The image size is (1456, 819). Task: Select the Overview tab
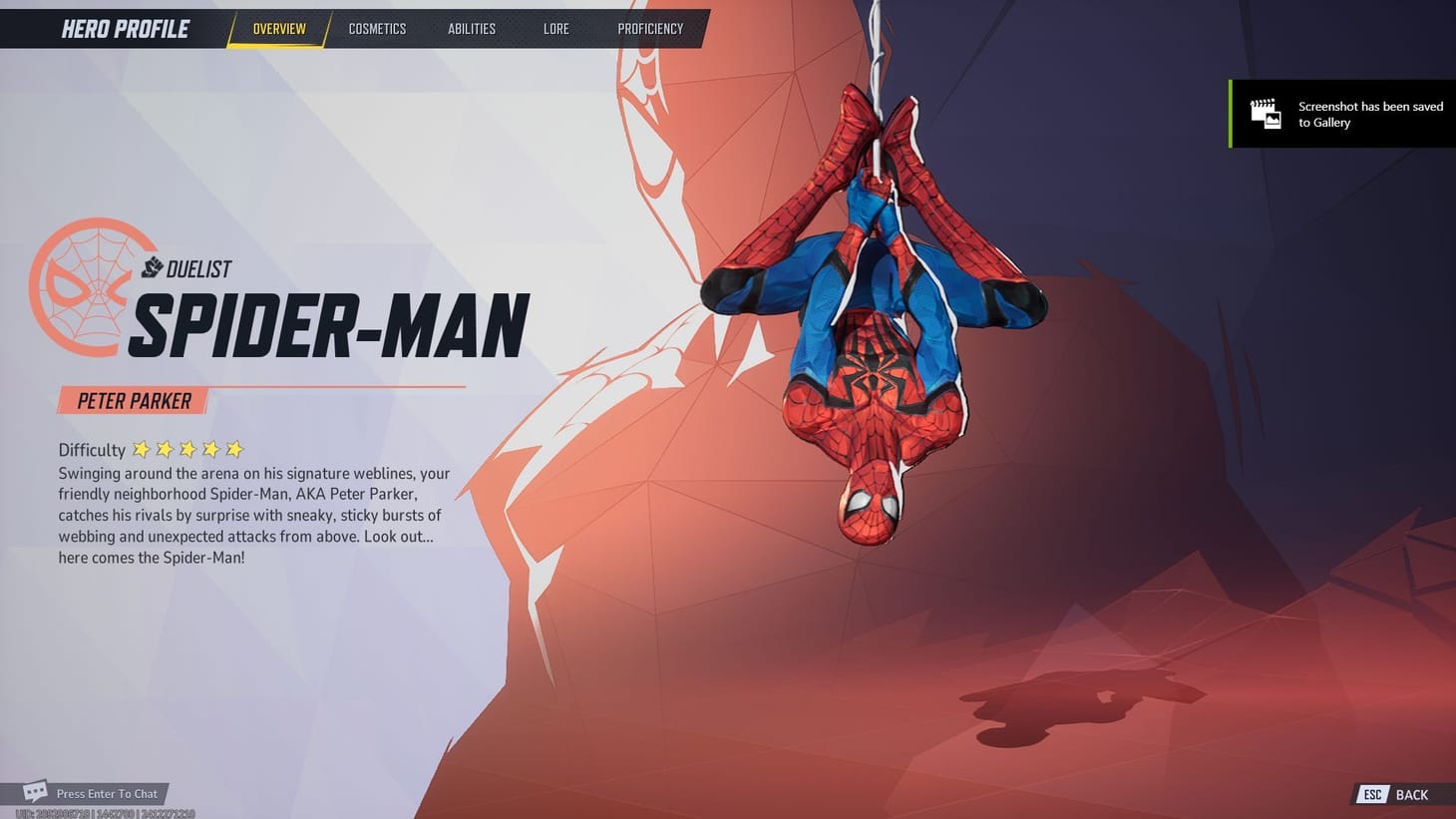278,28
